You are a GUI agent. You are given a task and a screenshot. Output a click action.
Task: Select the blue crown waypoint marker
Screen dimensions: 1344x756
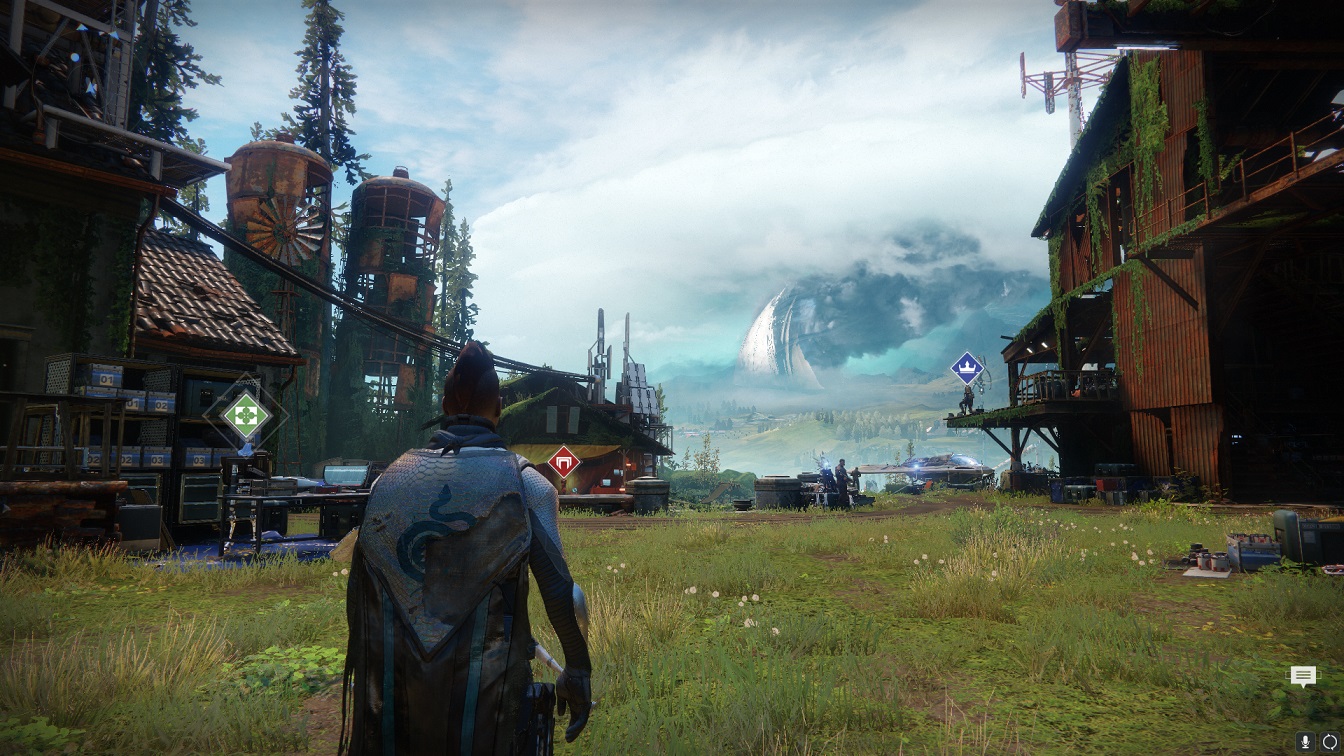click(966, 367)
